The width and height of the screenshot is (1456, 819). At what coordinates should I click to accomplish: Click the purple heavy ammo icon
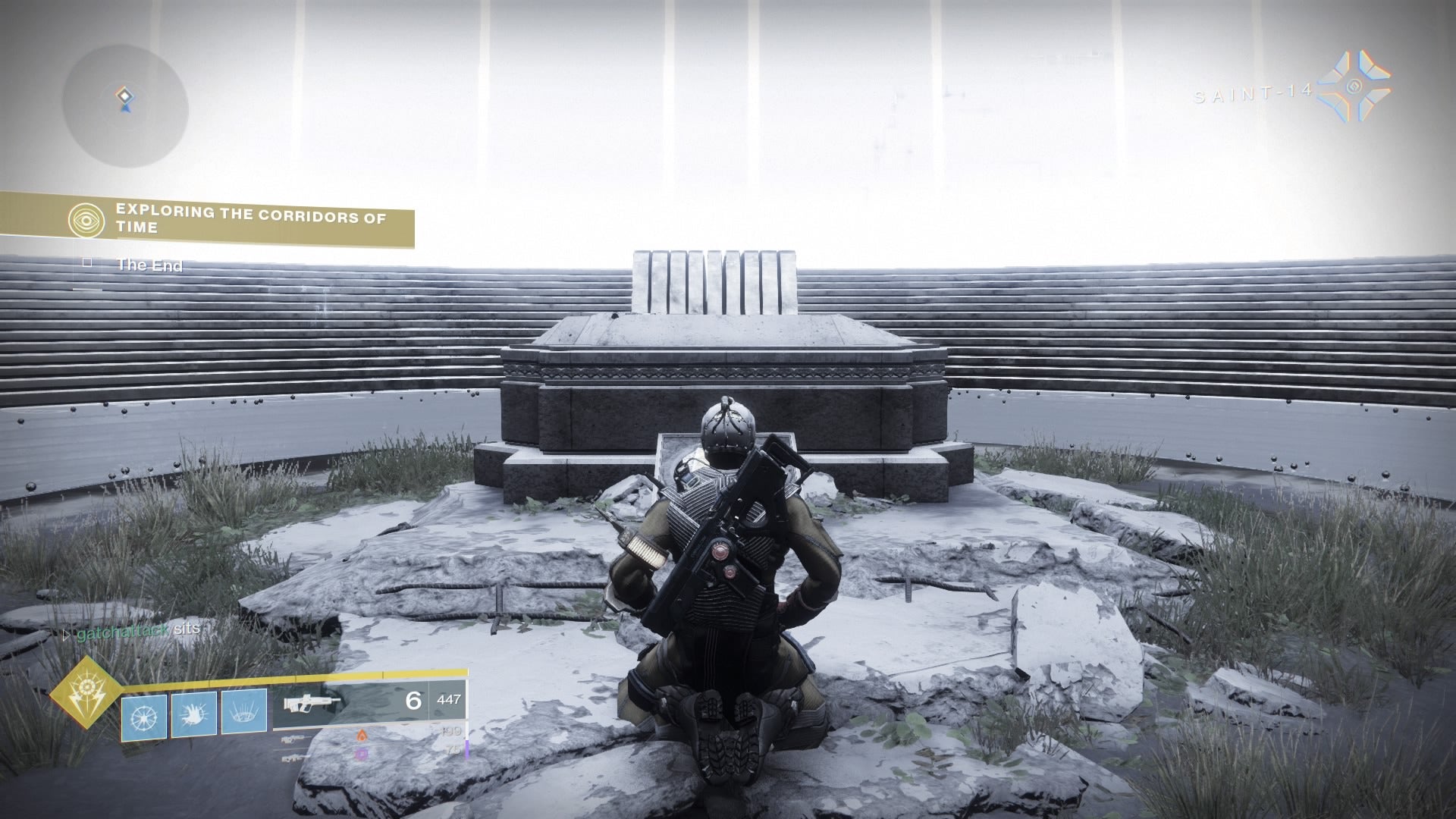point(362,755)
